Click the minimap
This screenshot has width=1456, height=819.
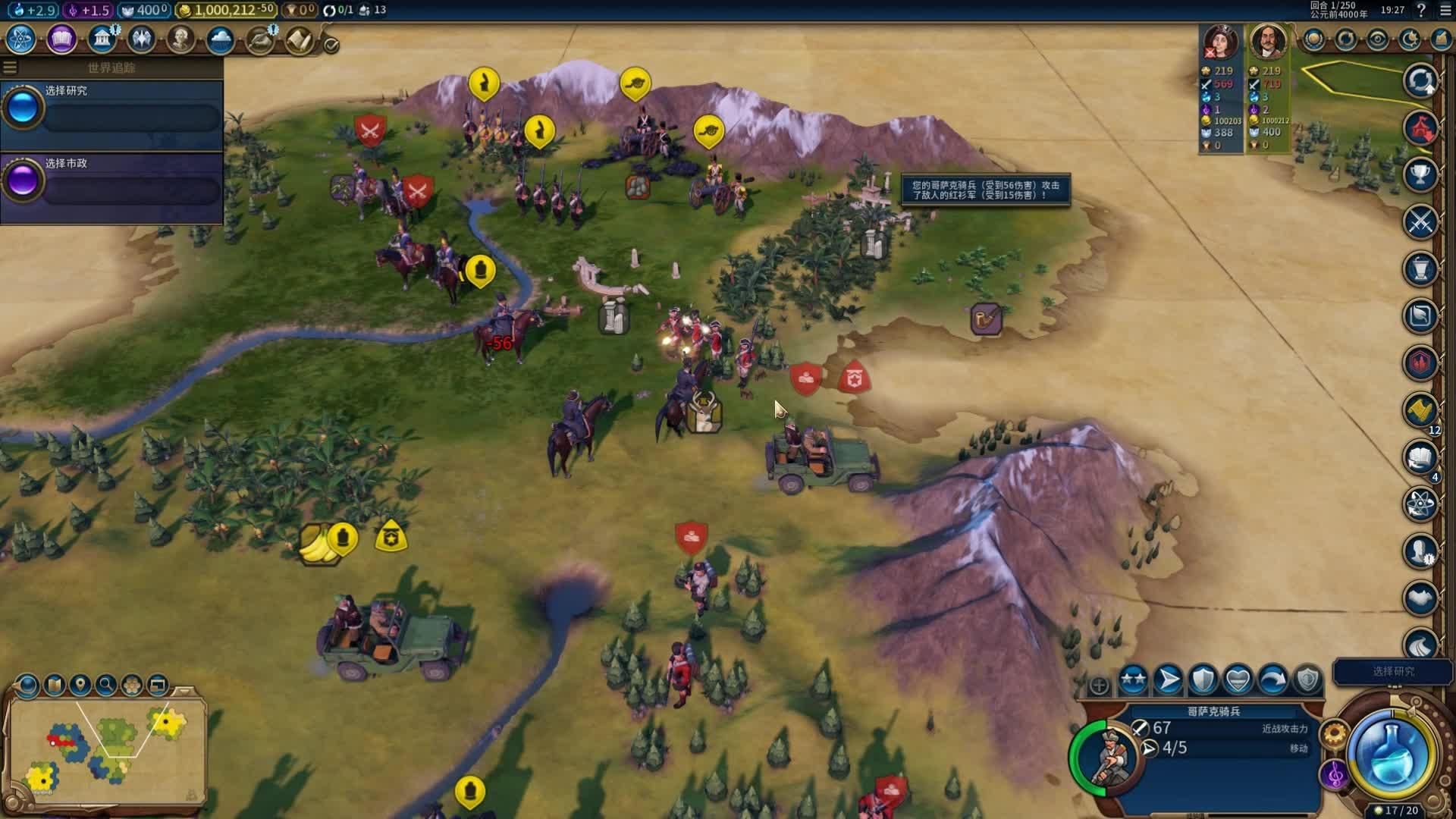106,747
